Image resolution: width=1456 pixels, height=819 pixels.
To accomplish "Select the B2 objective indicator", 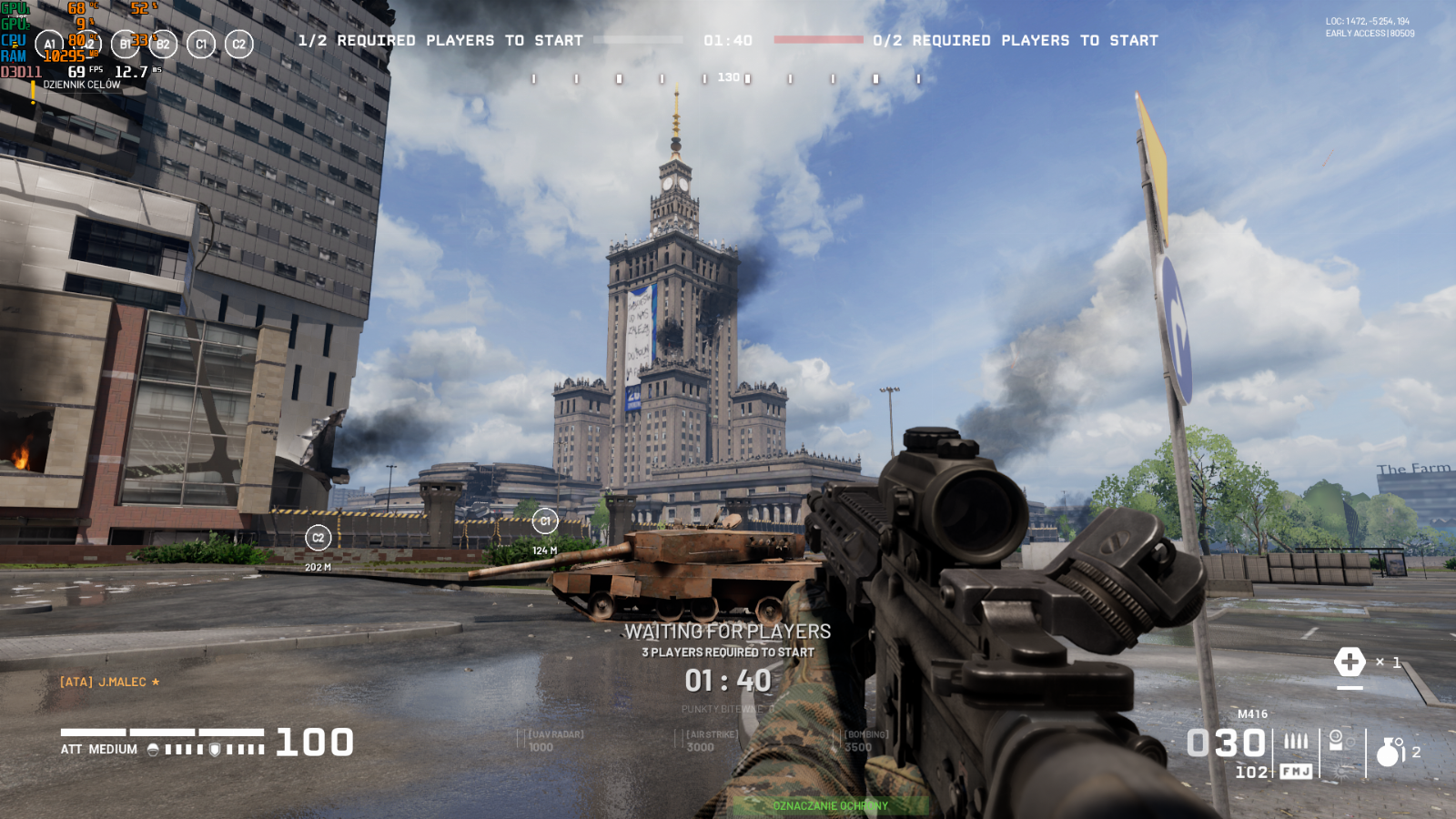I will click(163, 44).
